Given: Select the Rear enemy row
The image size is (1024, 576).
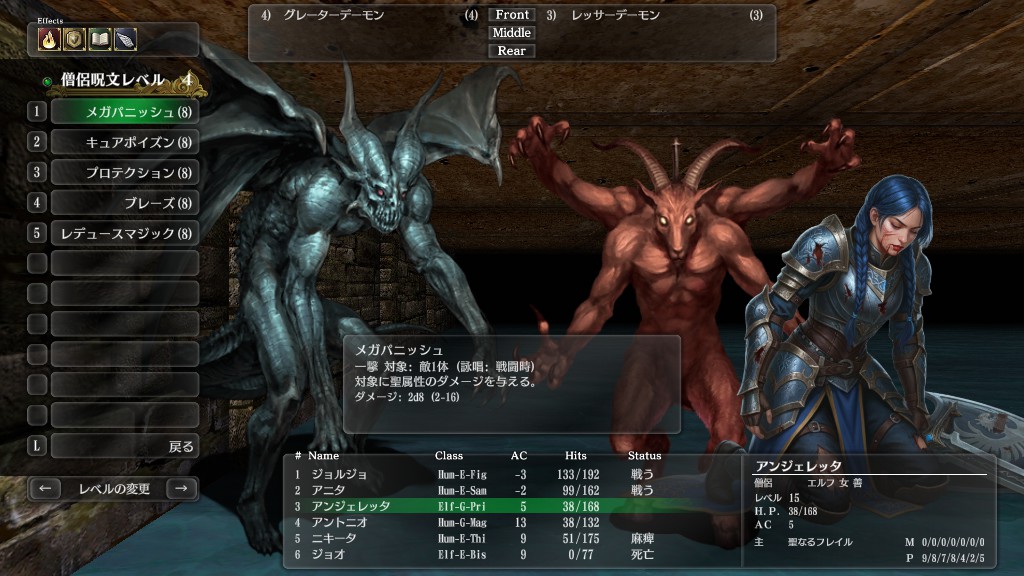Looking at the screenshot, I should [512, 51].
